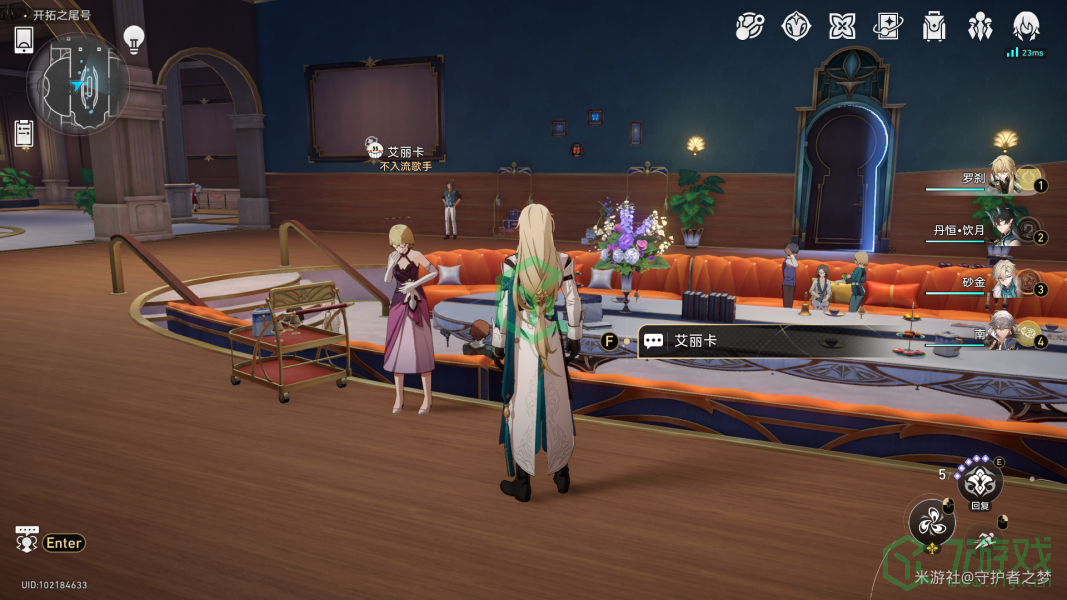
Task: Open the team lineup icon
Action: (980, 27)
